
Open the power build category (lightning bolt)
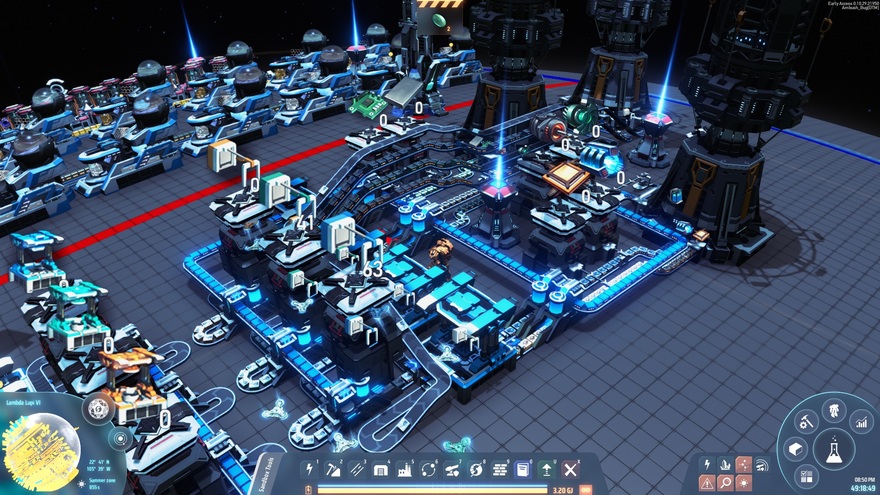[x=311, y=469]
